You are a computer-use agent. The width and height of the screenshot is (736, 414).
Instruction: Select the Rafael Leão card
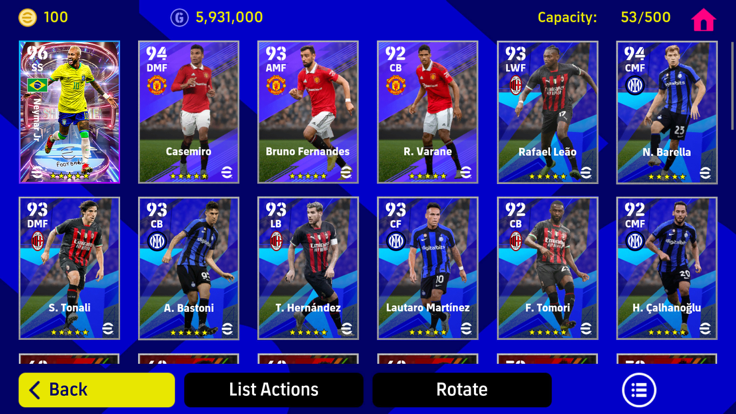tap(547, 112)
